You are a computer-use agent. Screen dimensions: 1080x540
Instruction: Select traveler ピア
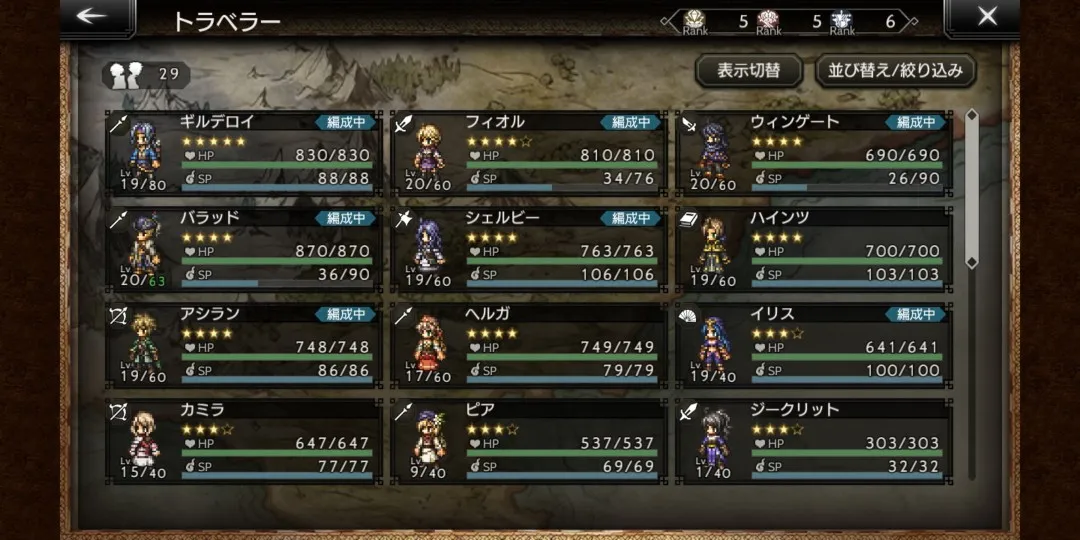(528, 441)
